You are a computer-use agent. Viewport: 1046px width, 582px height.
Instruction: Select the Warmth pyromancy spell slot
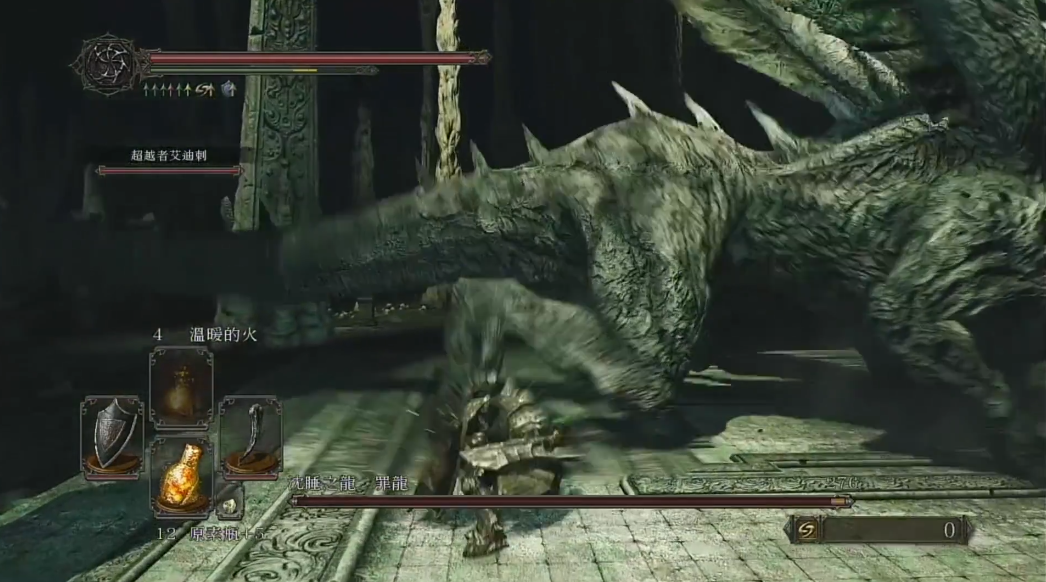point(181,387)
